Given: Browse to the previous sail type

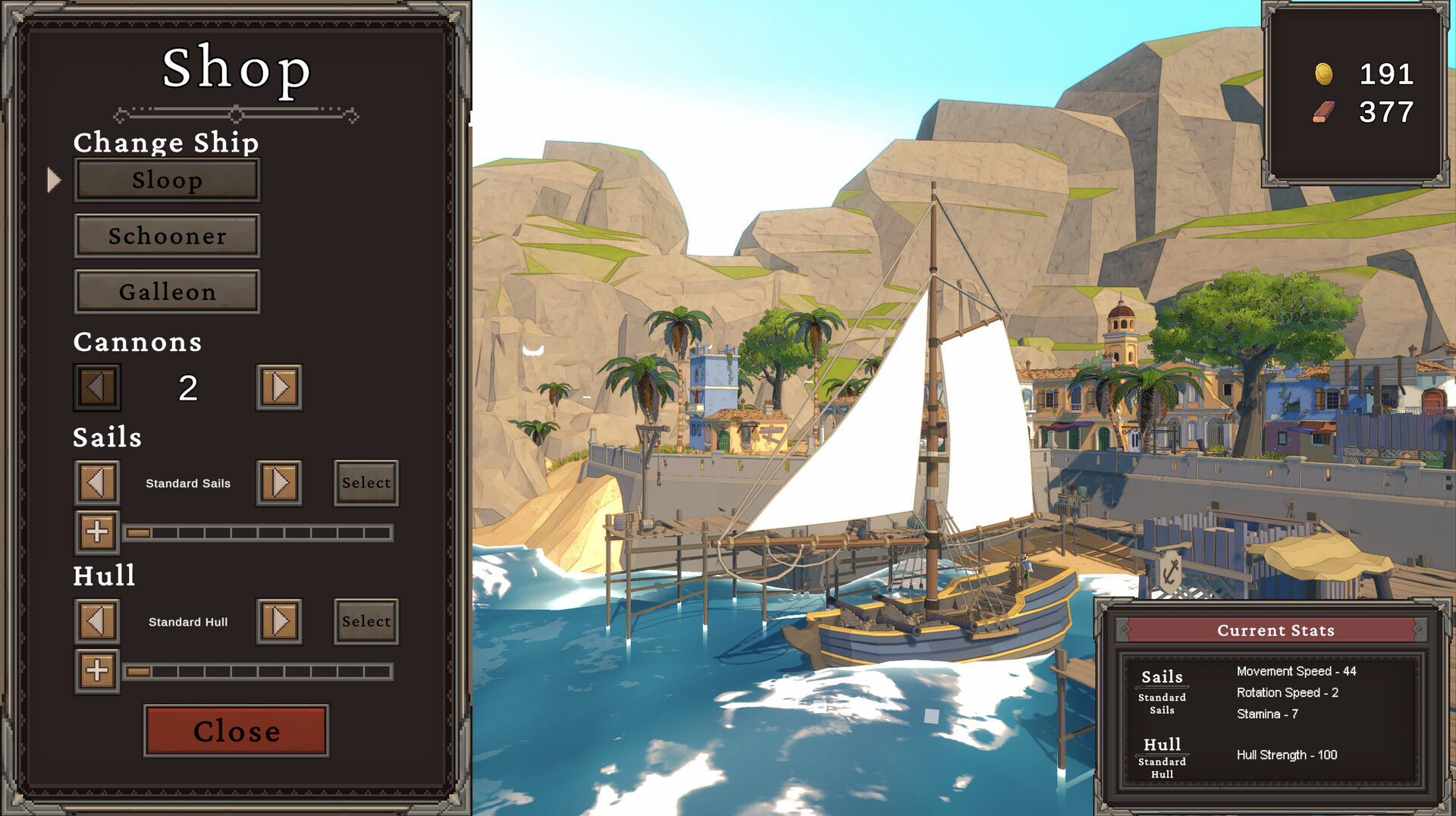Looking at the screenshot, I should pyautogui.click(x=96, y=482).
